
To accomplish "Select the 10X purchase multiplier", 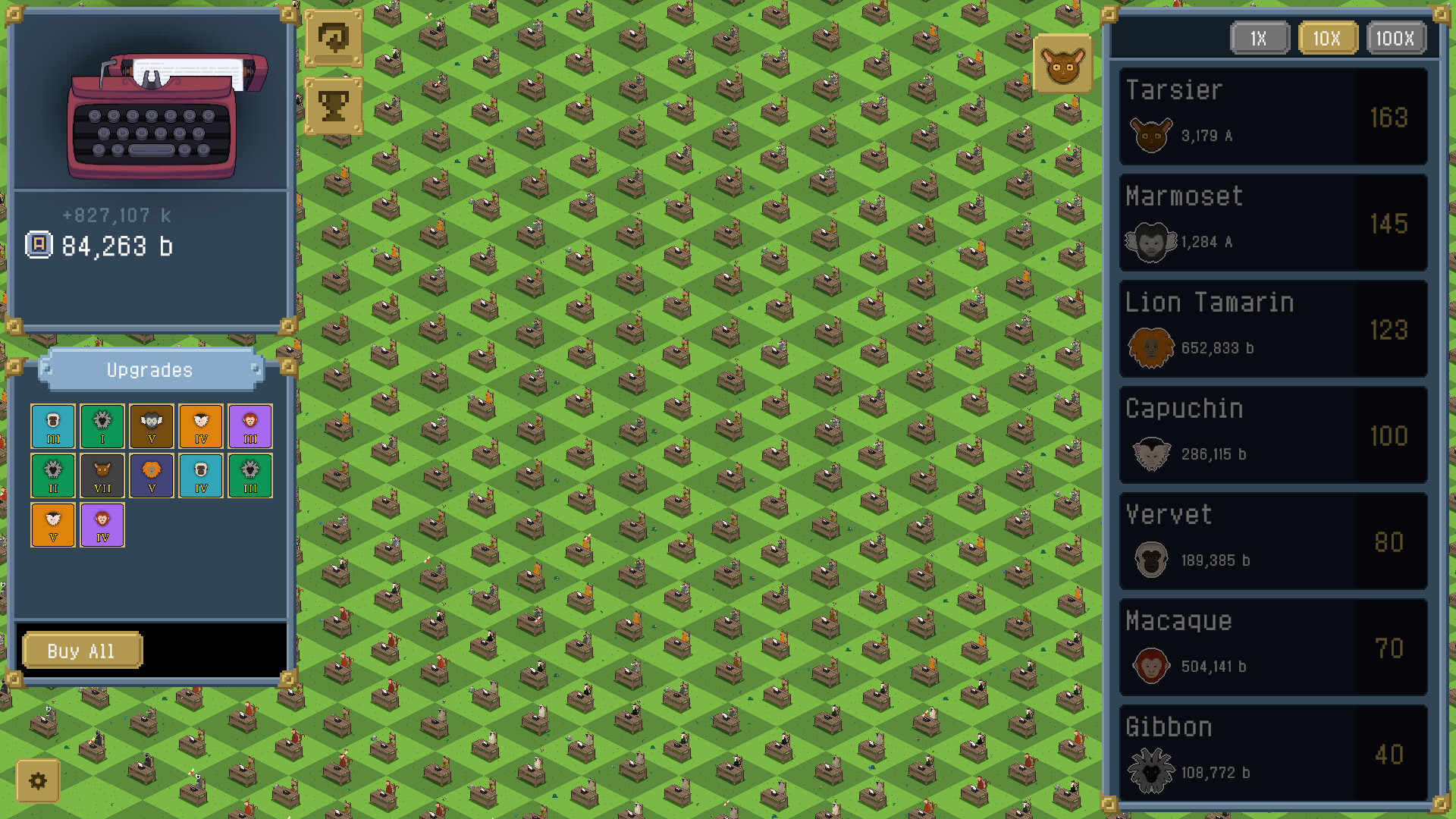I will point(1328,38).
